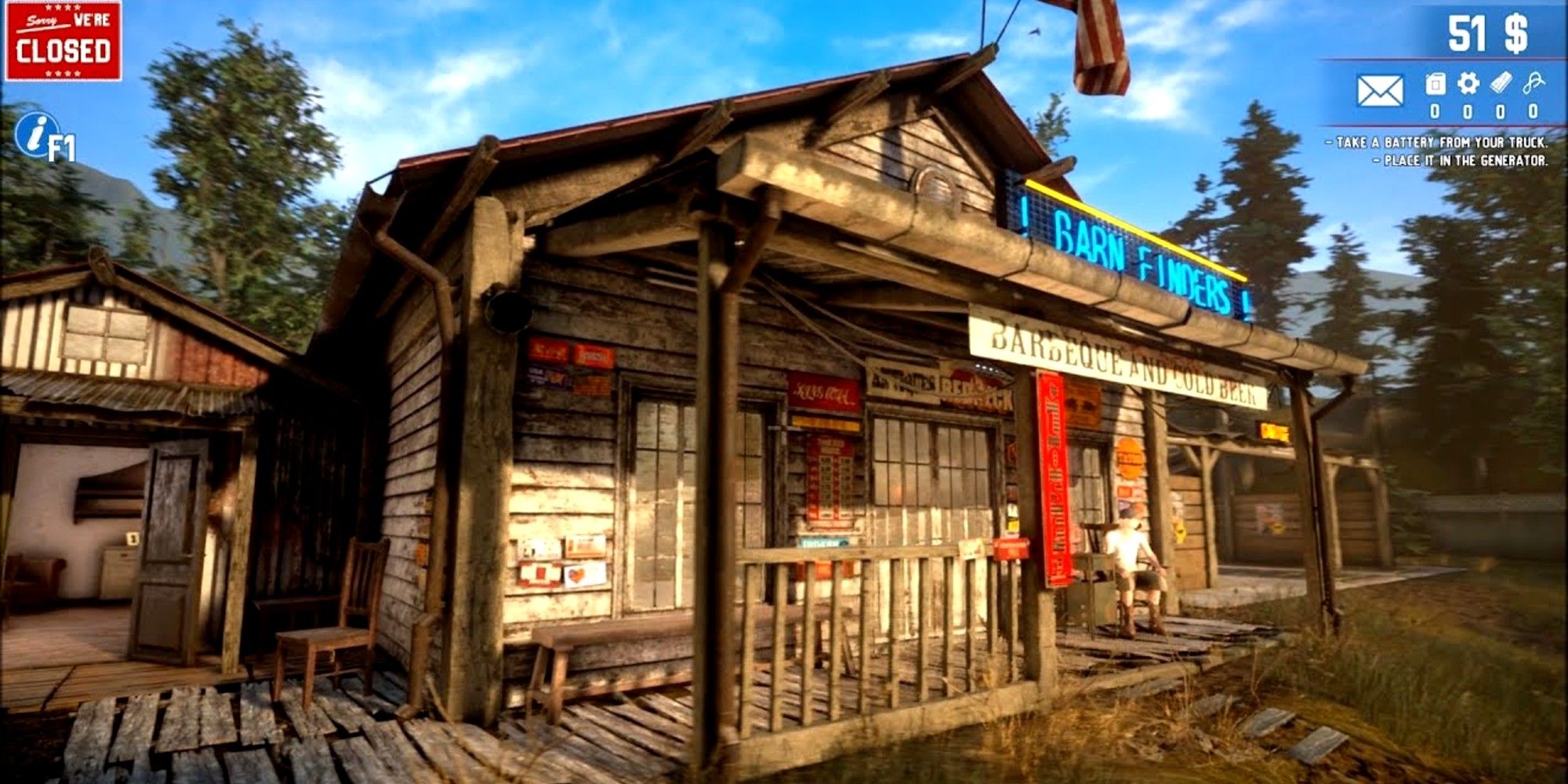
Task: Click the red mailbox on the porch post
Action: coord(1010,548)
